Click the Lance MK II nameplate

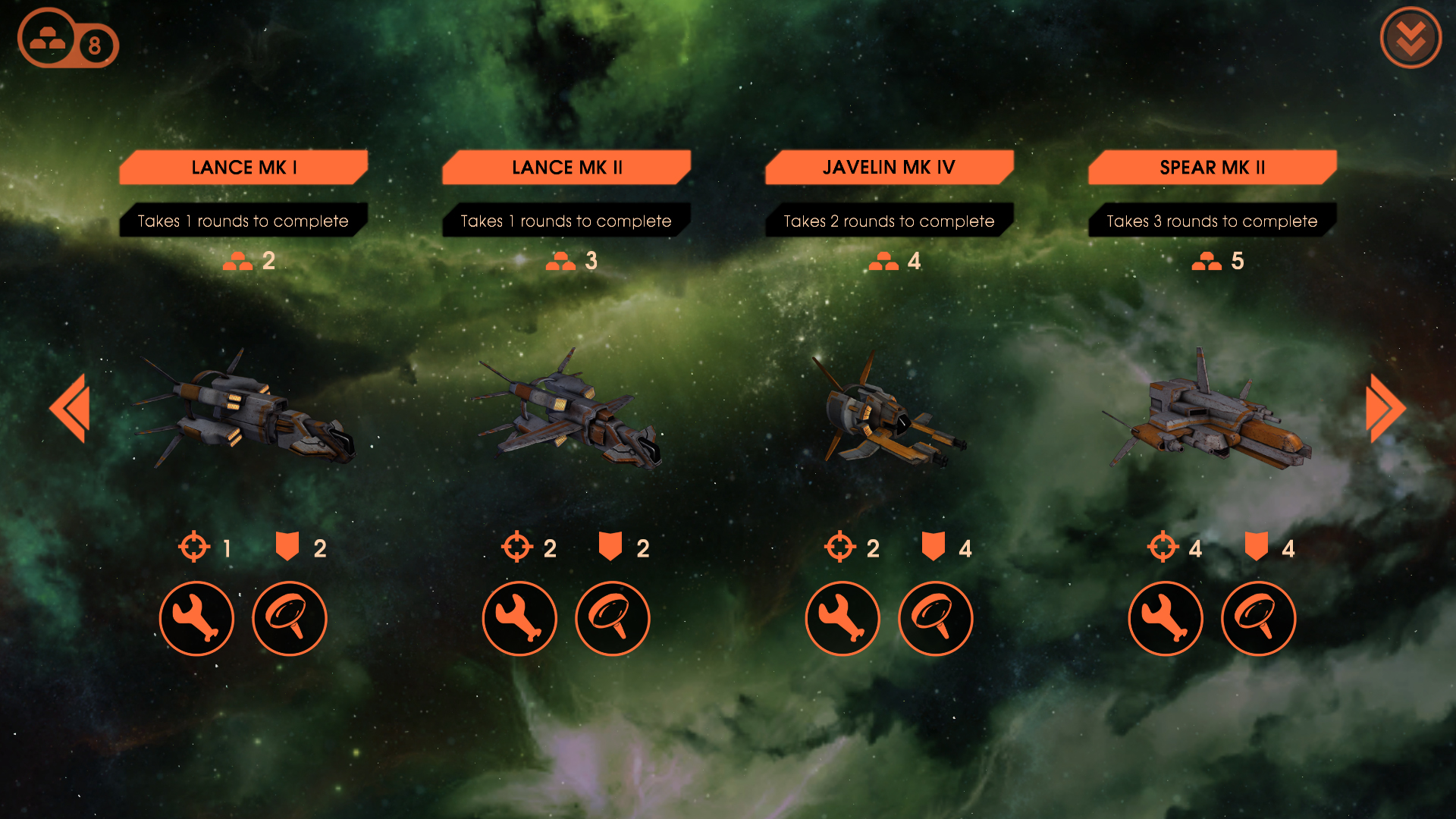[x=566, y=167]
